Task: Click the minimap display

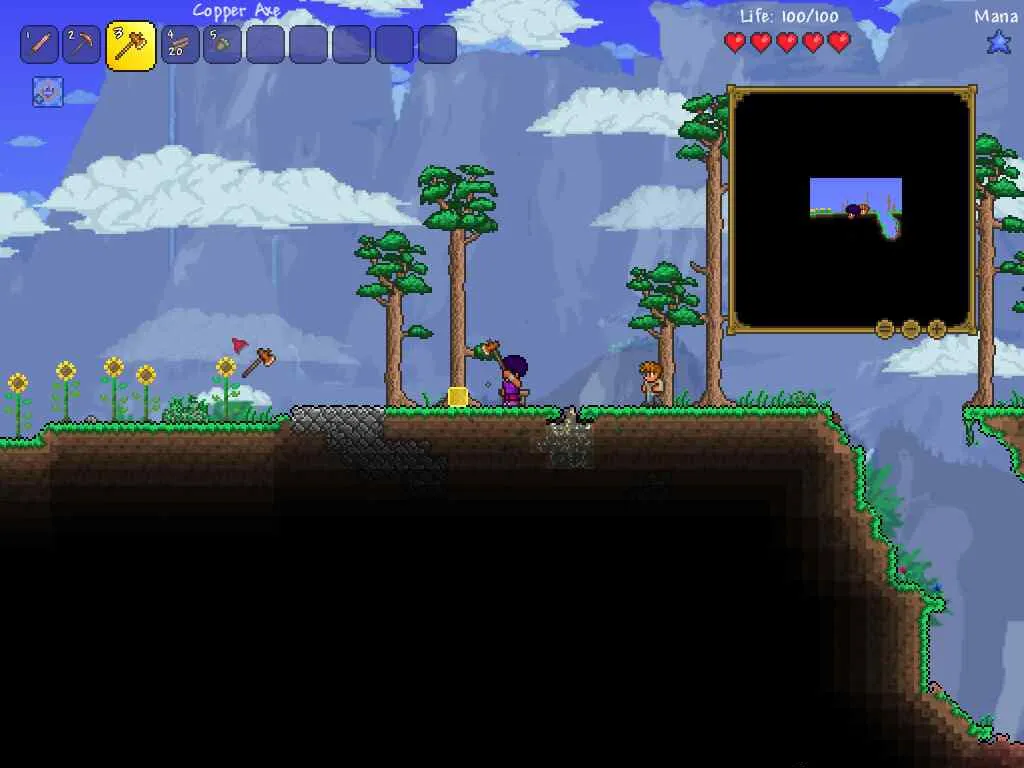Action: tap(852, 208)
